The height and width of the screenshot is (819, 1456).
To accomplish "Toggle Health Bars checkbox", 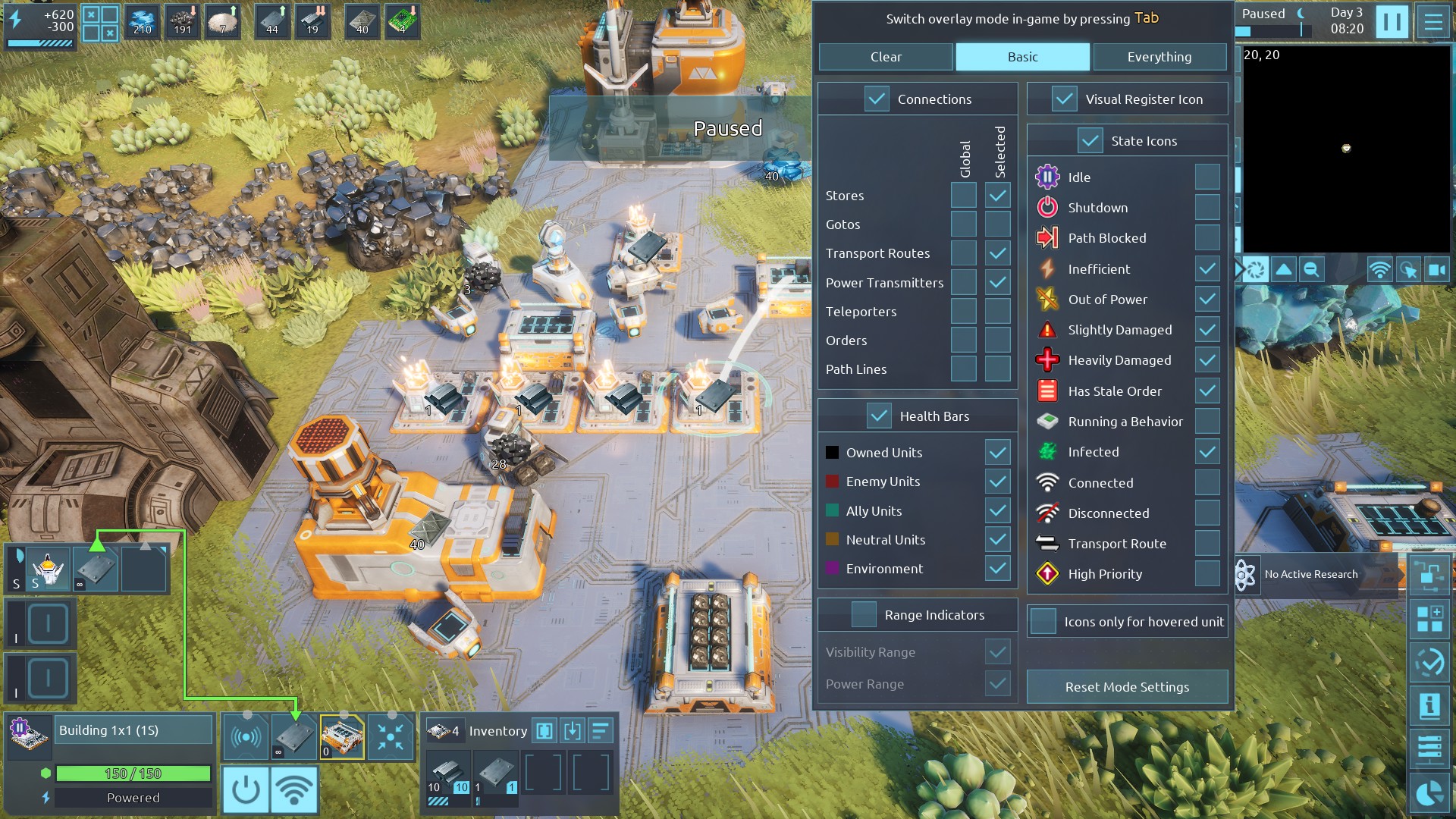I will tap(879, 416).
